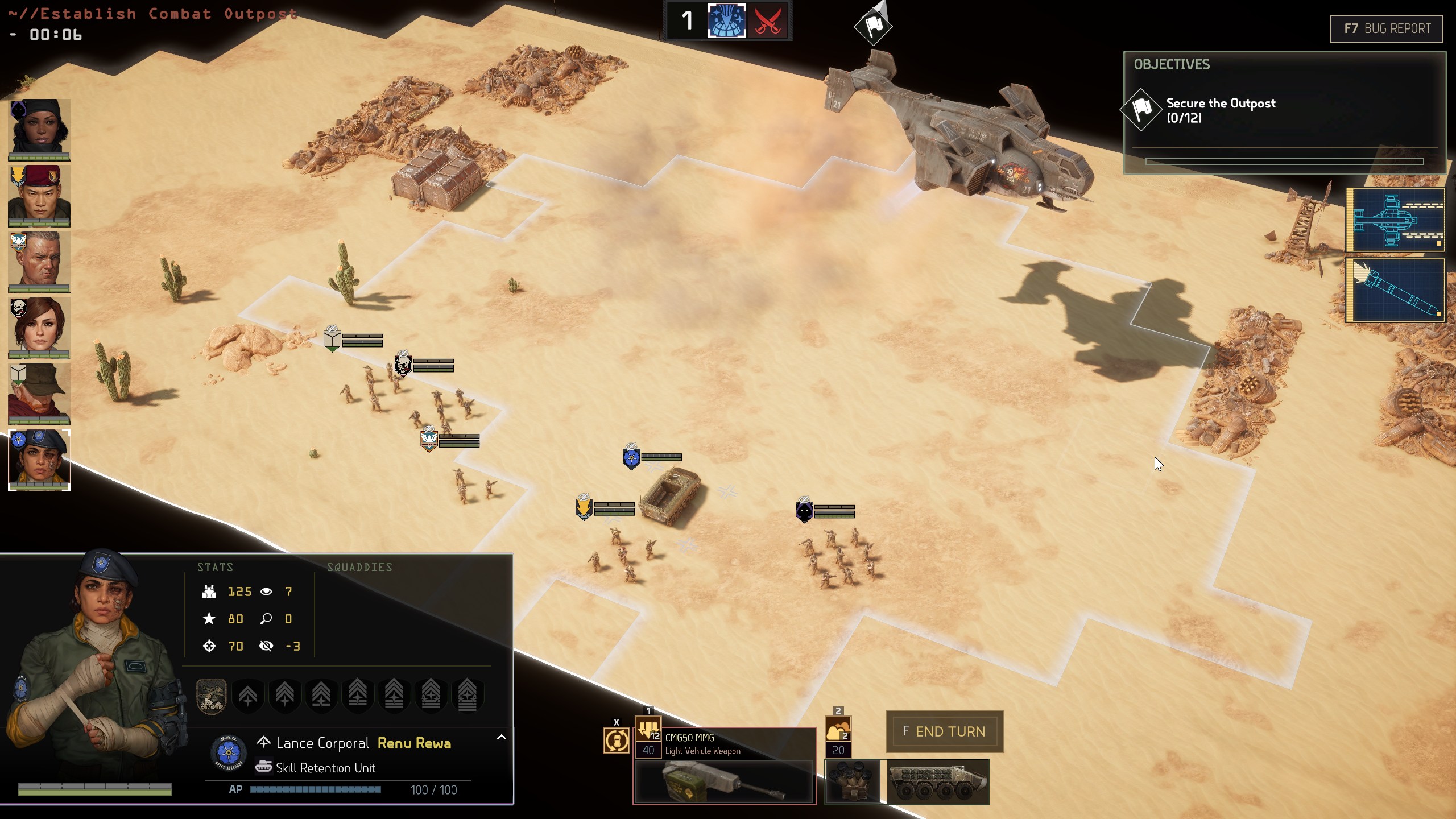1456x819 pixels.
Task: Open the gunship air support card
Action: pyautogui.click(x=1396, y=220)
